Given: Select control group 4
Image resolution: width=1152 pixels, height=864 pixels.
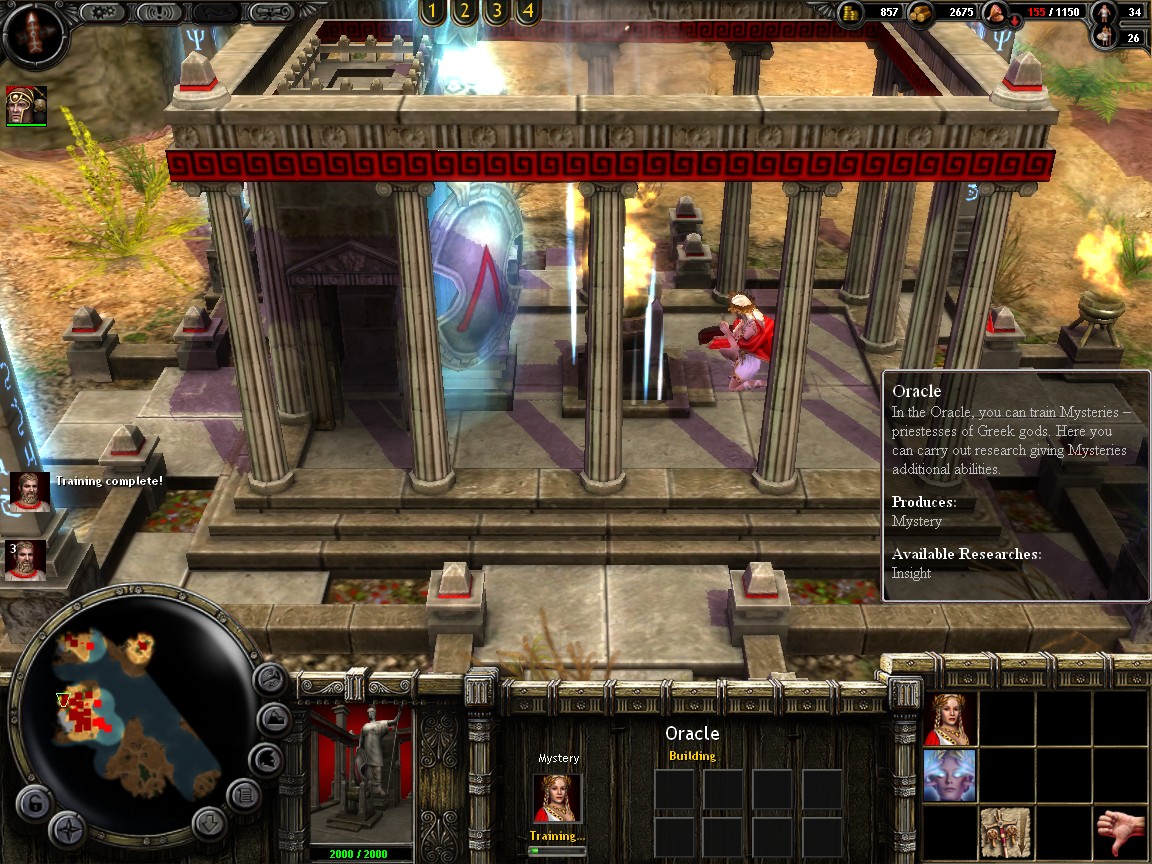Looking at the screenshot, I should pos(527,12).
